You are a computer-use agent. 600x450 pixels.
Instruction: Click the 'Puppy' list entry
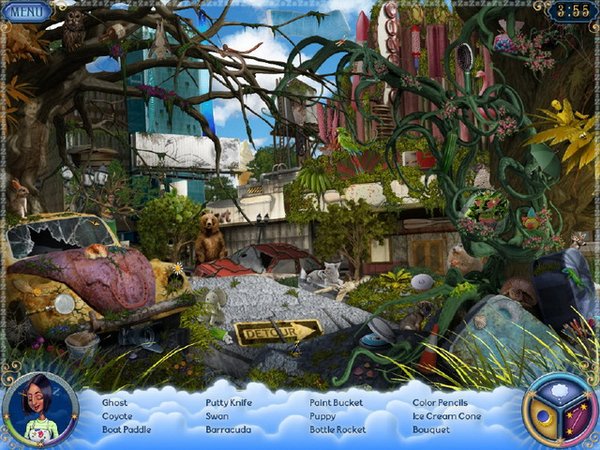coord(322,416)
